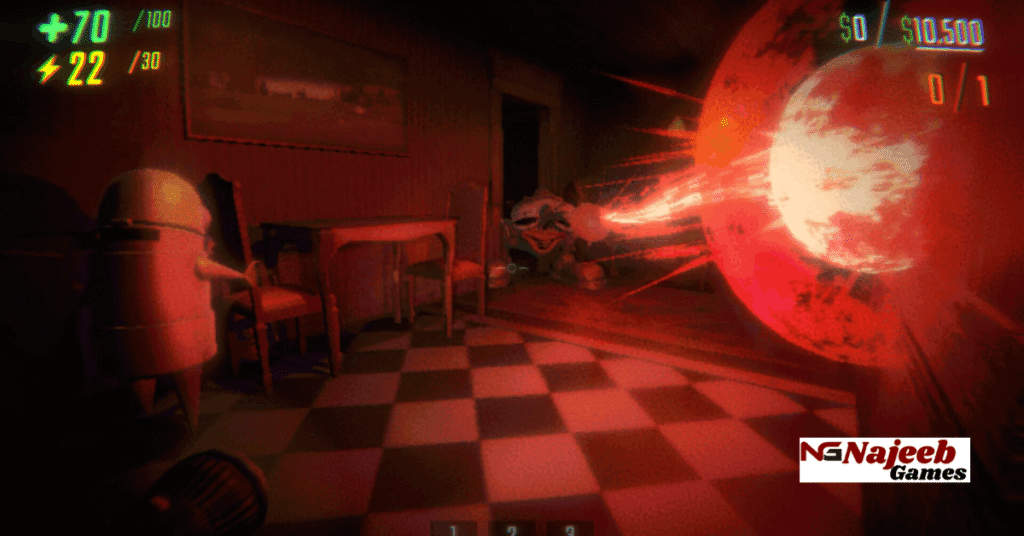Choose inventory slot number 2
Viewport: 1024px width, 536px height.
(x=512, y=529)
